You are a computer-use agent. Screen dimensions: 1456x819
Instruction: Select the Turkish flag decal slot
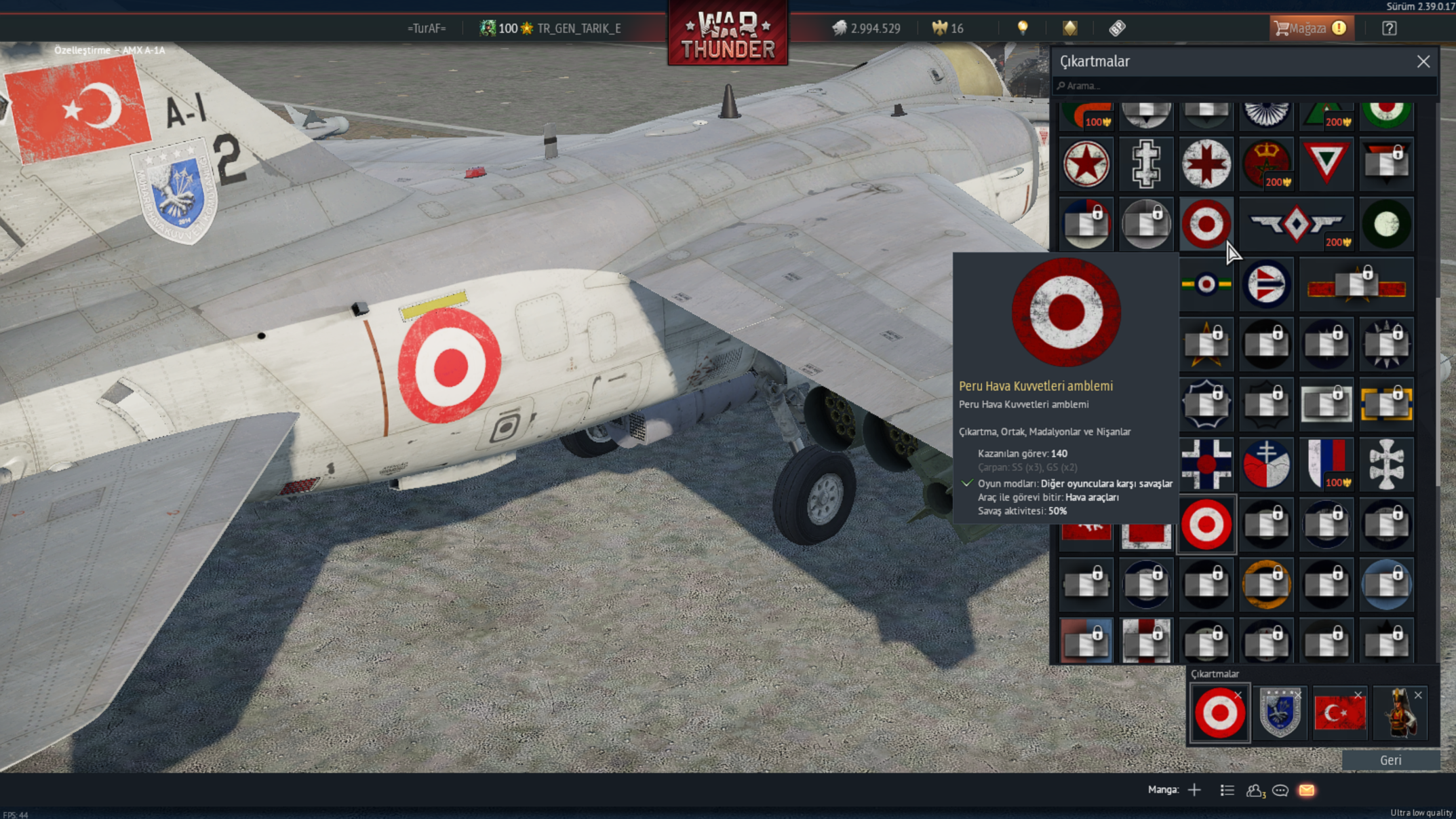pos(1339,713)
